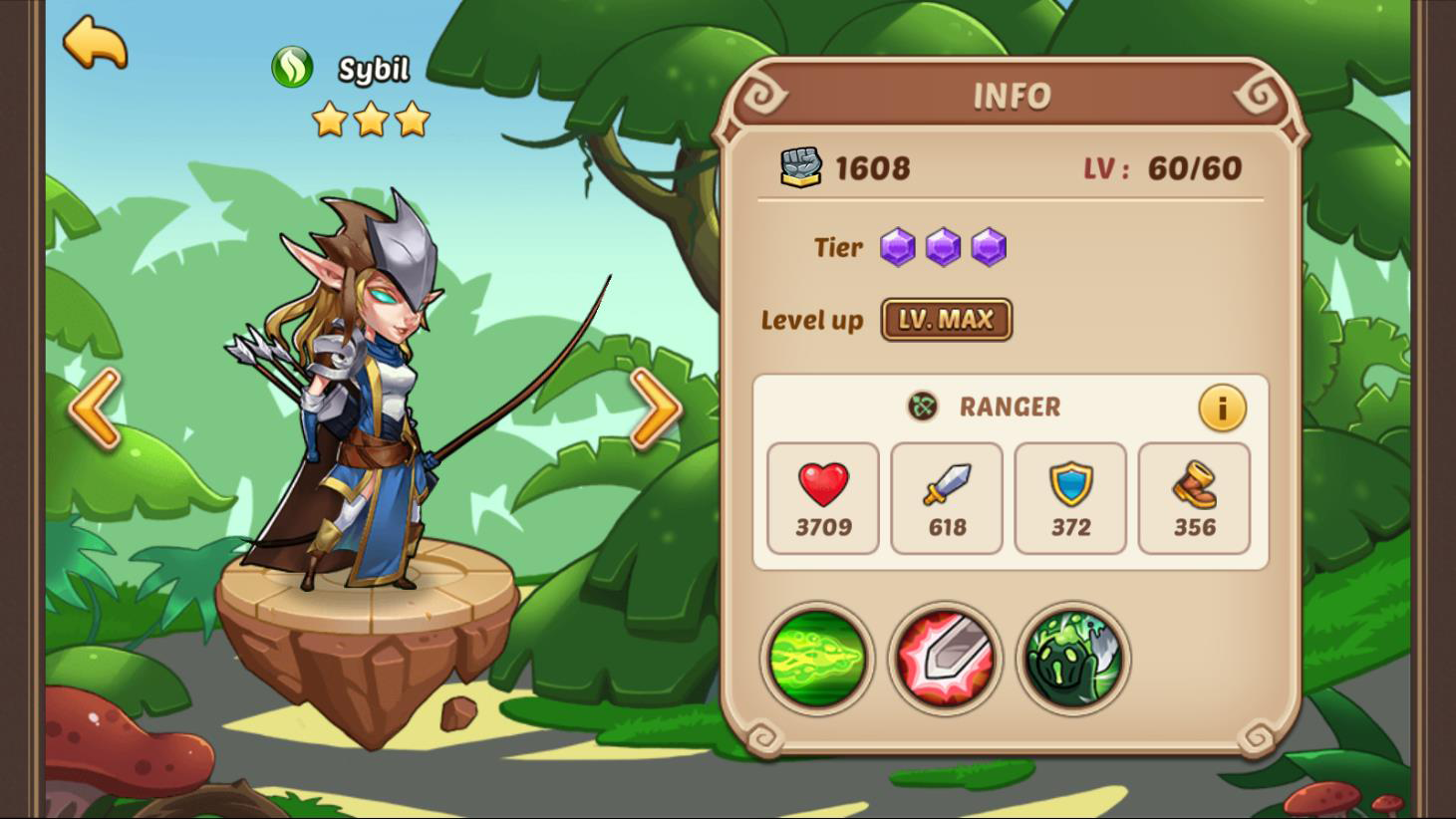Go back with the orange return arrow
The image size is (1456, 819).
click(95, 43)
